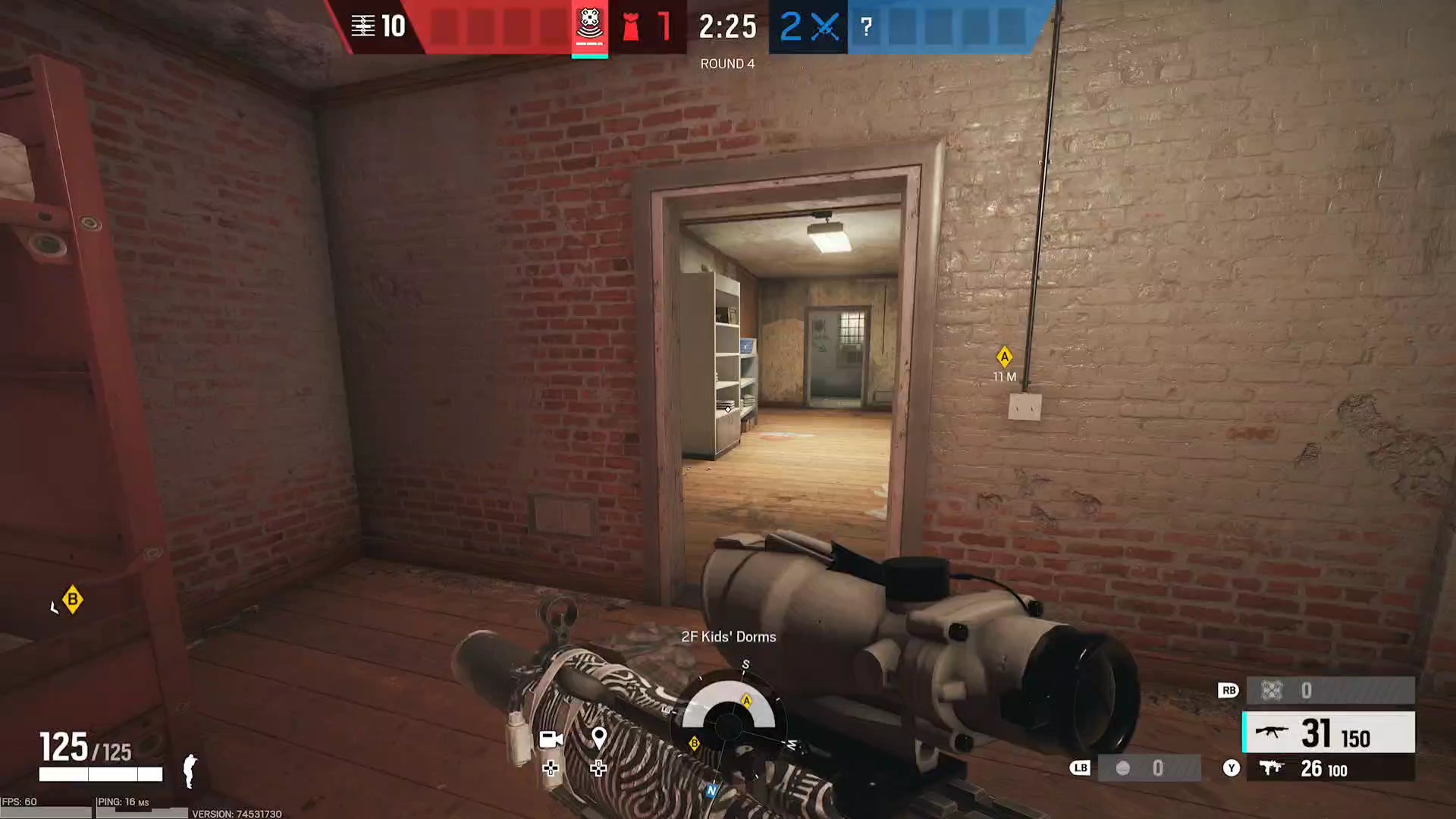
Task: Select the grenade slot showing 0
Action: coord(1149,768)
